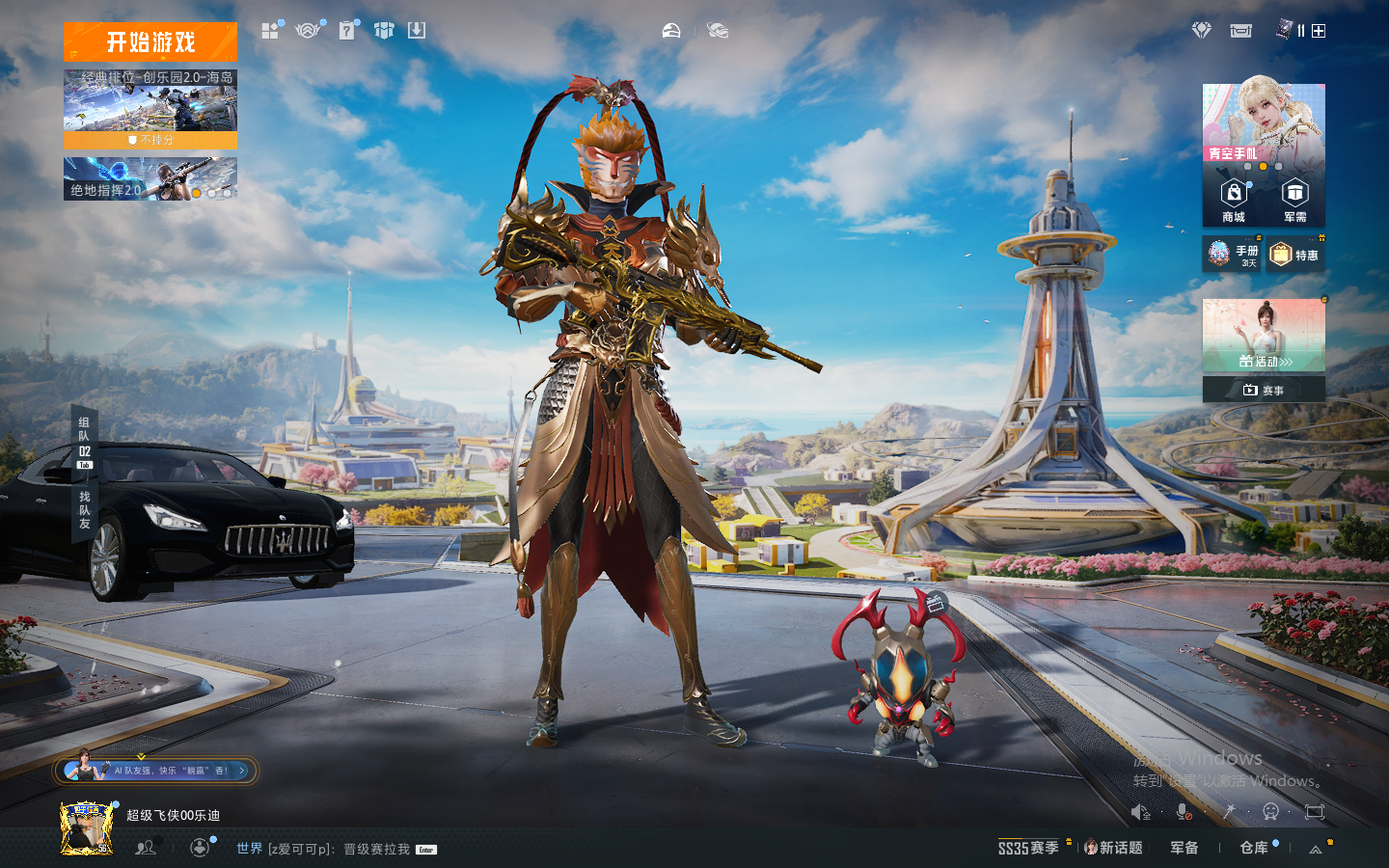Open the download icon in top bar
Screen dimensions: 1389x868
[x=417, y=31]
